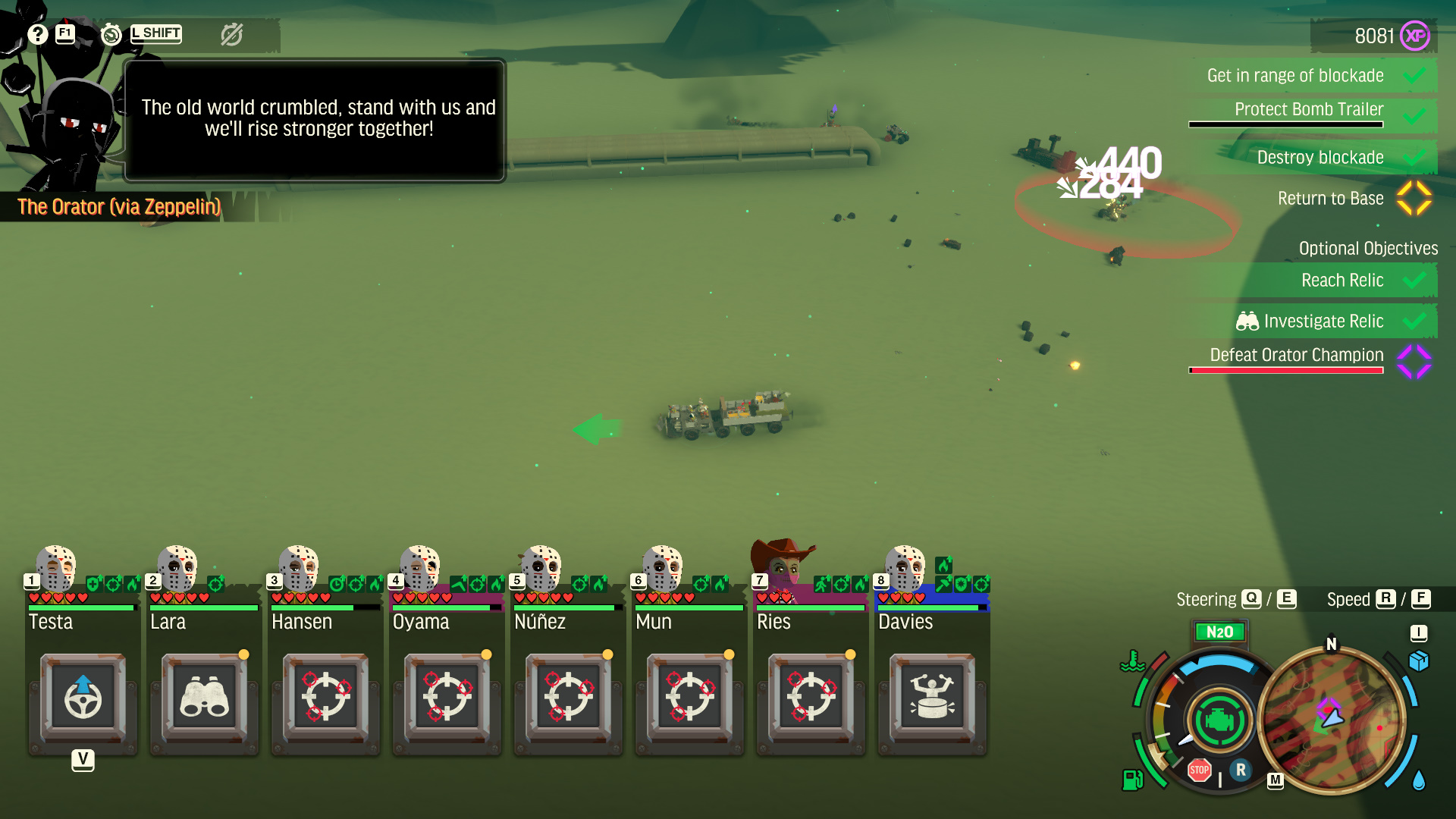Select the Return to Base objective
This screenshot has width=1456, height=819.
tap(1330, 199)
